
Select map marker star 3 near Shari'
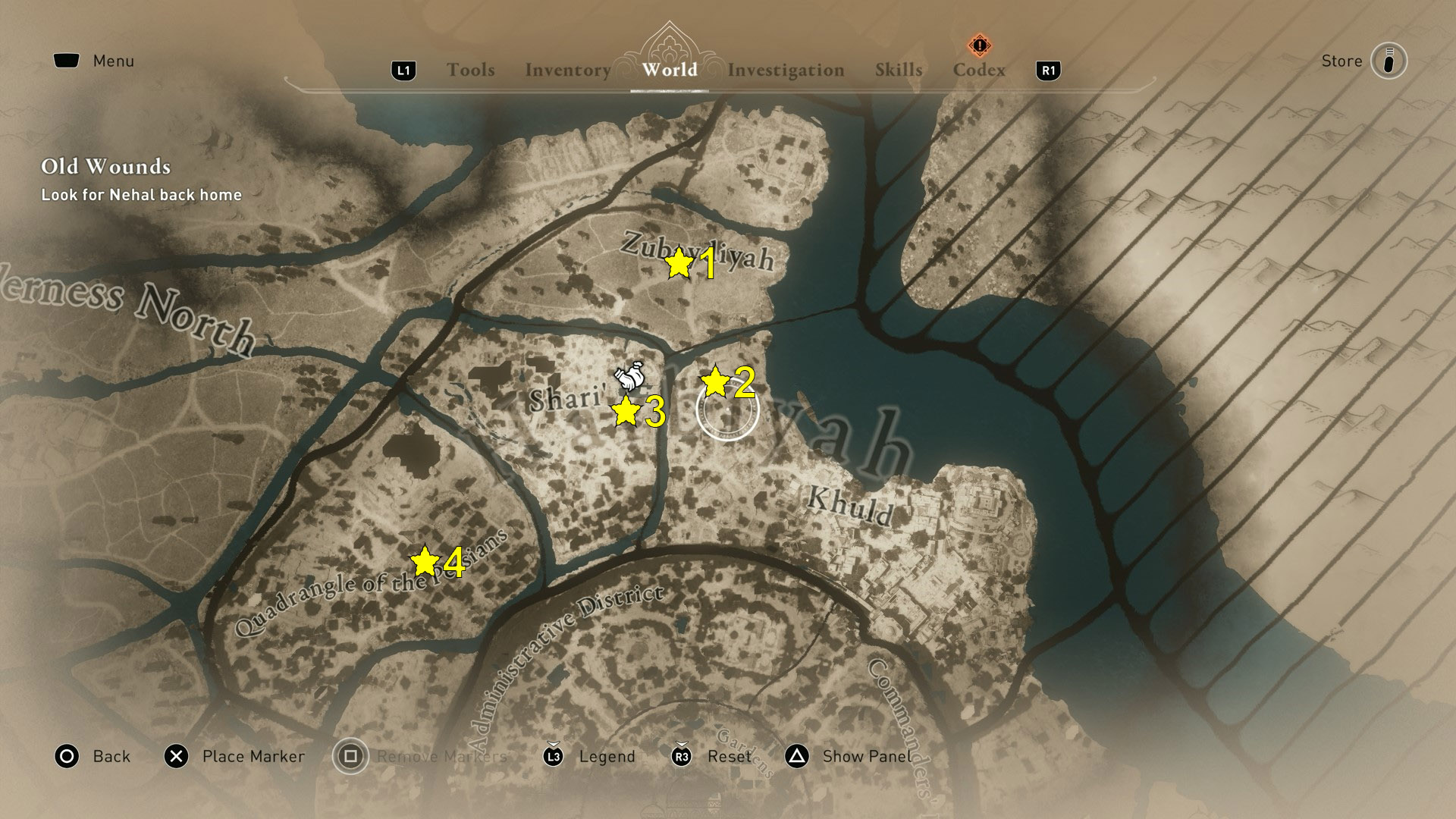coord(625,412)
